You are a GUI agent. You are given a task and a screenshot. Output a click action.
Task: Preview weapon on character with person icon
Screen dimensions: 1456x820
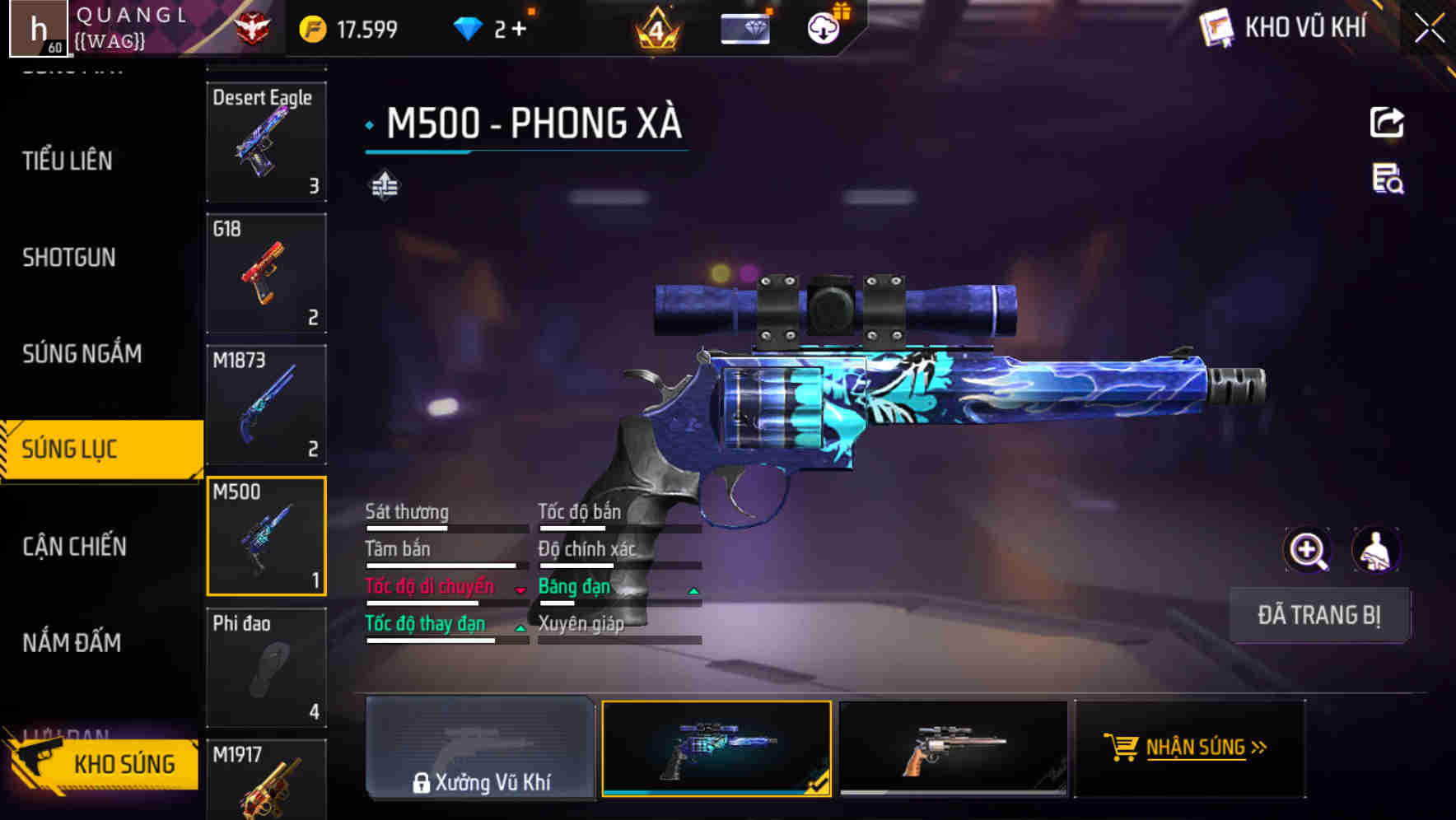coord(1376,550)
